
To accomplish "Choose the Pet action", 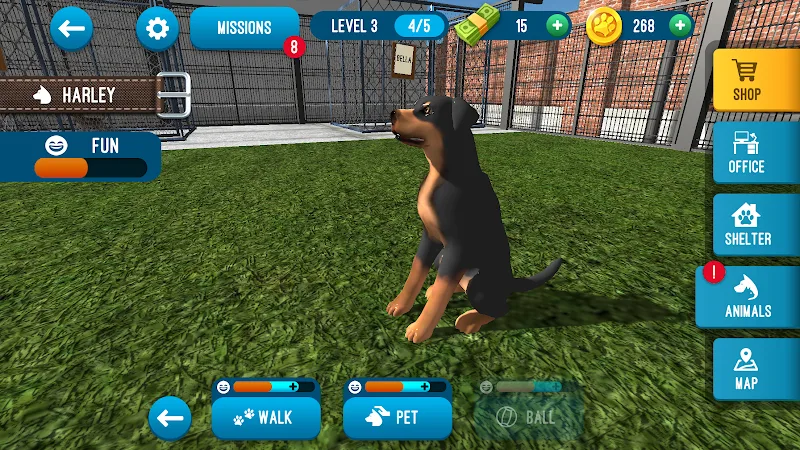I will 396,418.
